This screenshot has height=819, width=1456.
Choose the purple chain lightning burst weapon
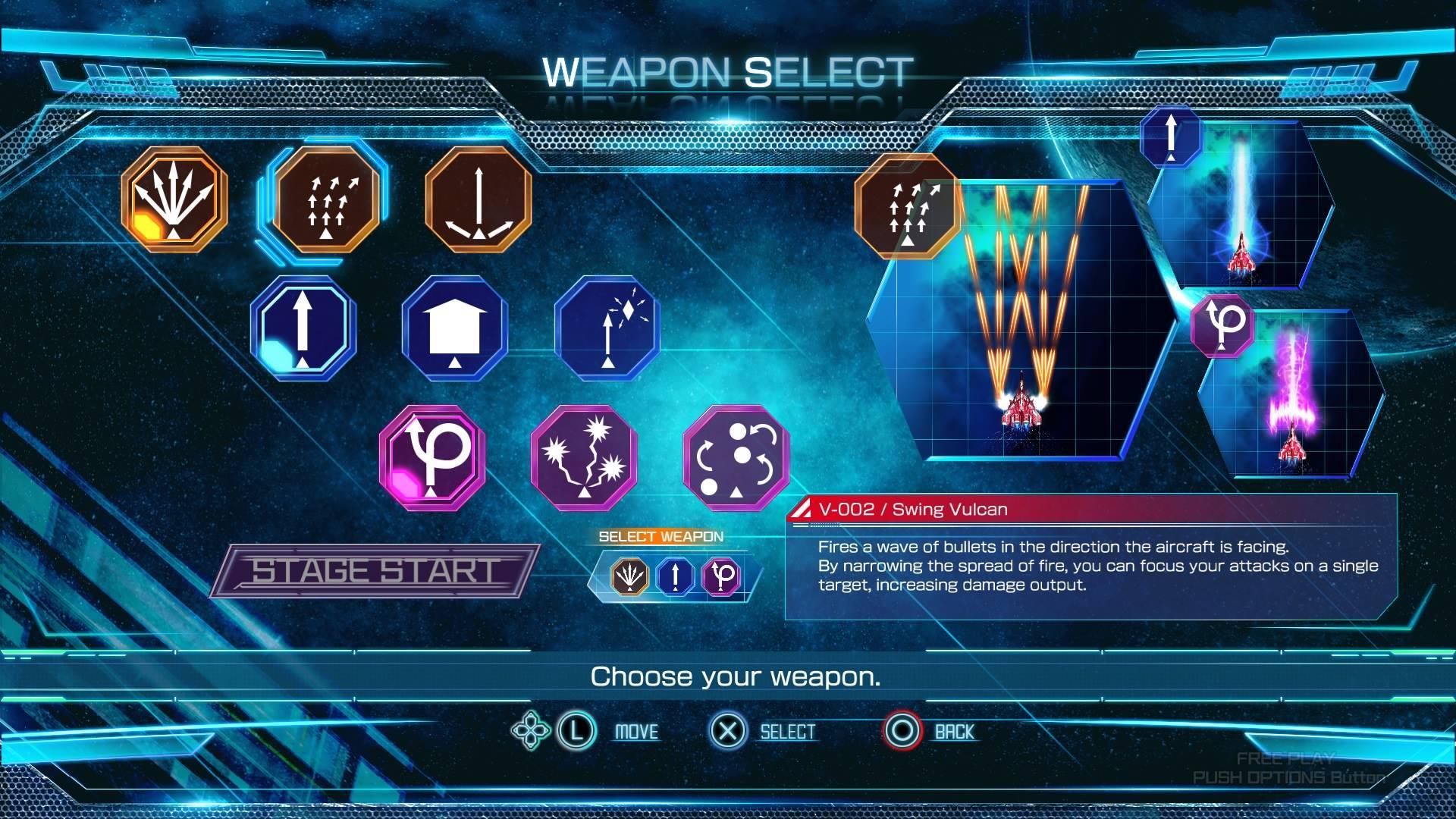pyautogui.click(x=584, y=457)
